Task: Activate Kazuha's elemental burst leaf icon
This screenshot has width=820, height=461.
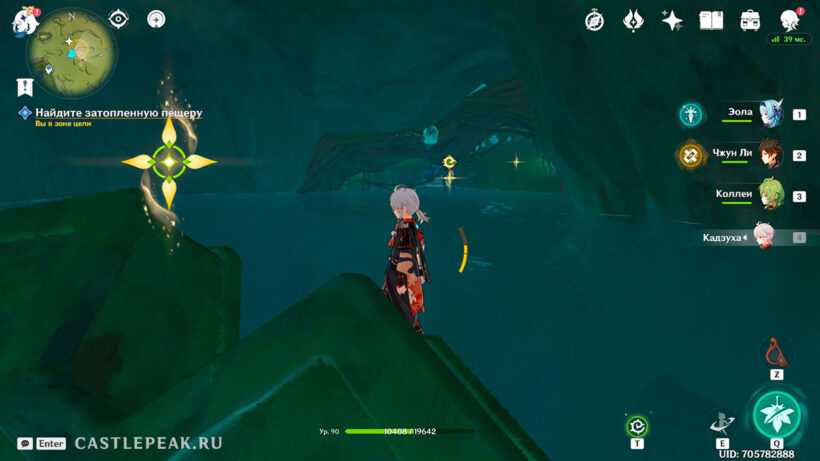Action: (777, 414)
